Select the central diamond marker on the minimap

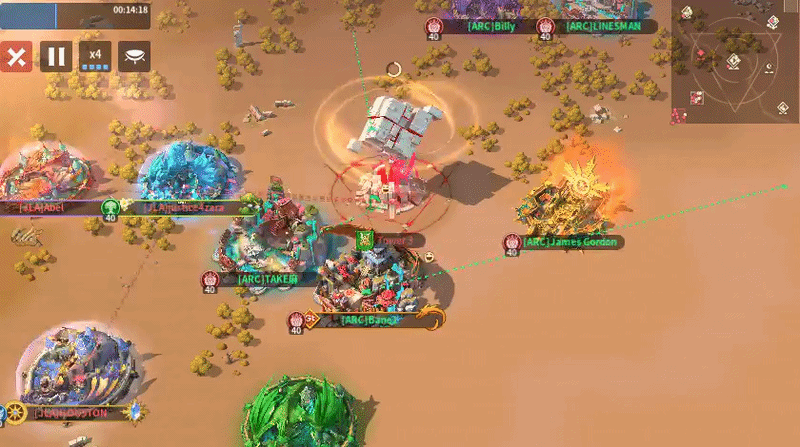(x=734, y=62)
